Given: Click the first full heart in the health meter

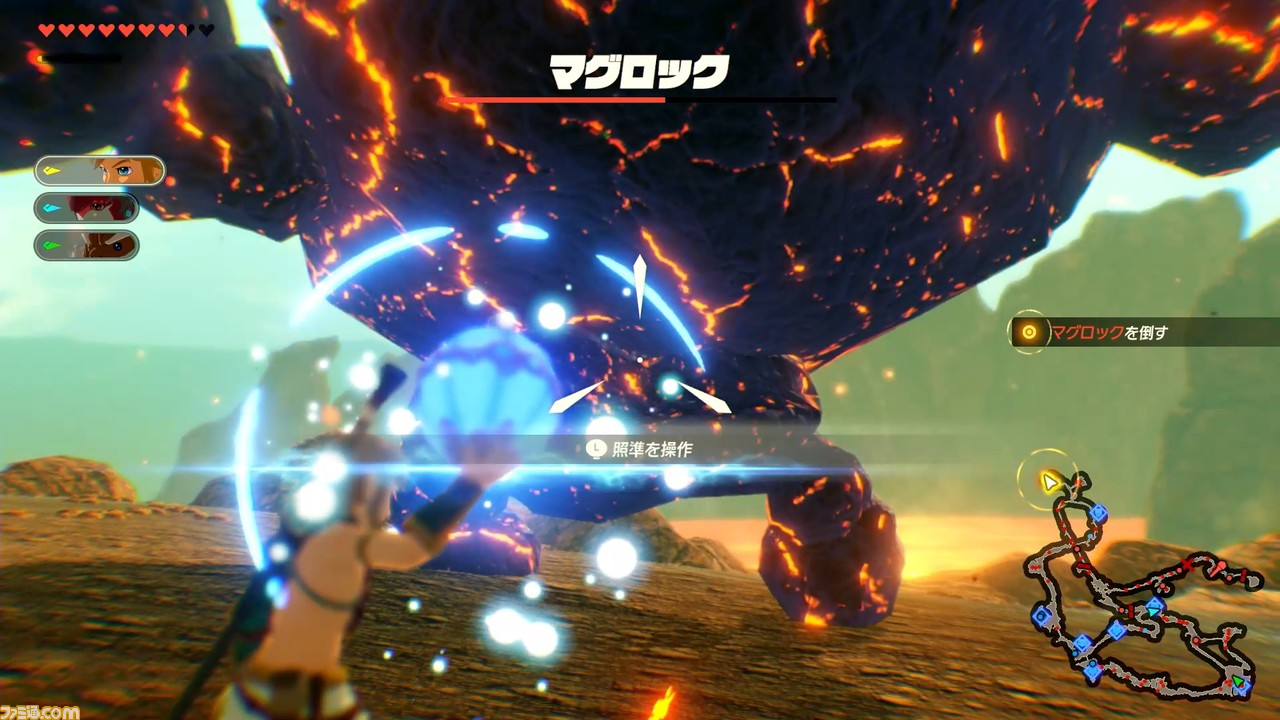Looking at the screenshot, I should click(47, 30).
